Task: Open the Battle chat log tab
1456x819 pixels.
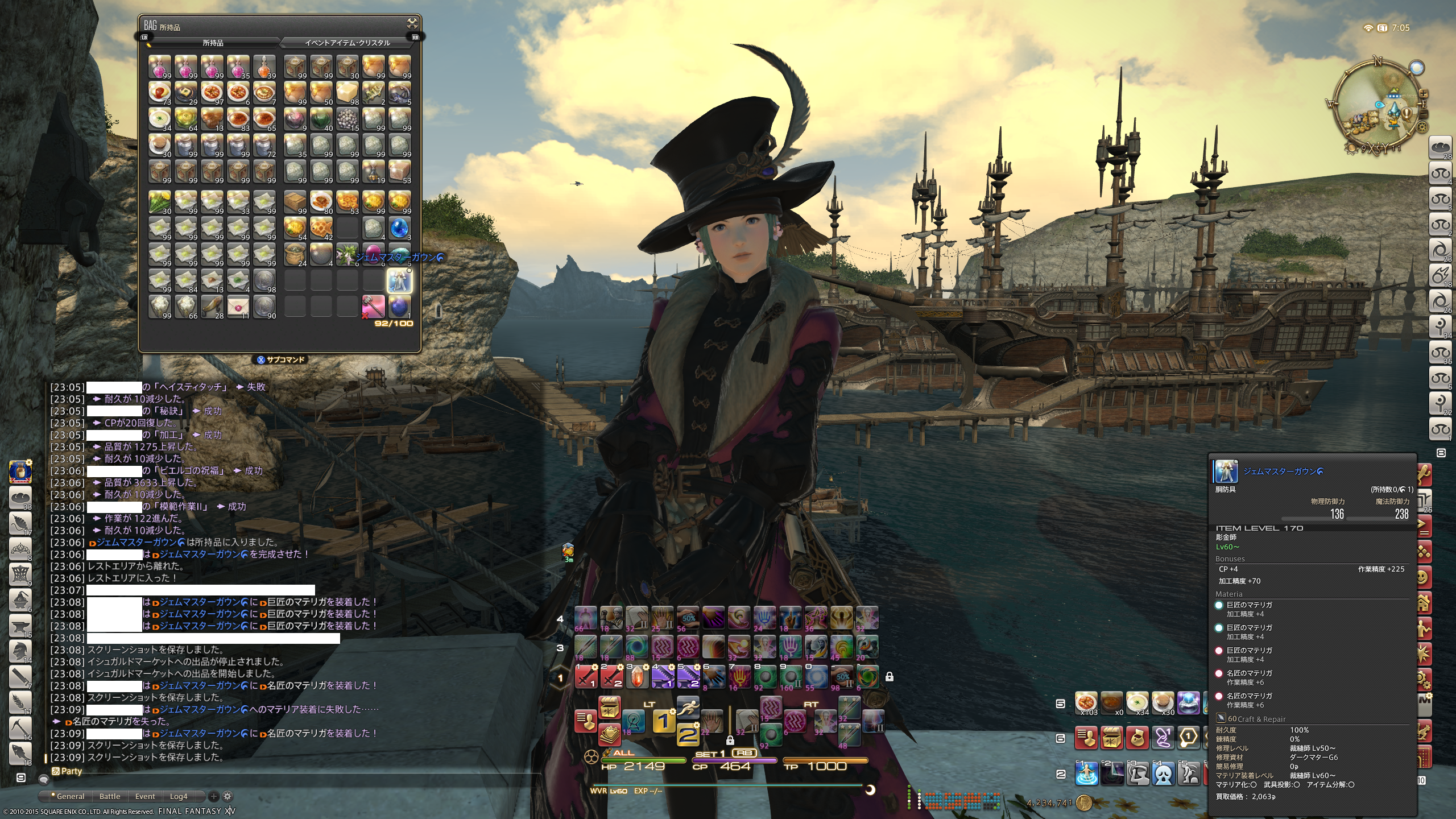Action: (x=110, y=796)
